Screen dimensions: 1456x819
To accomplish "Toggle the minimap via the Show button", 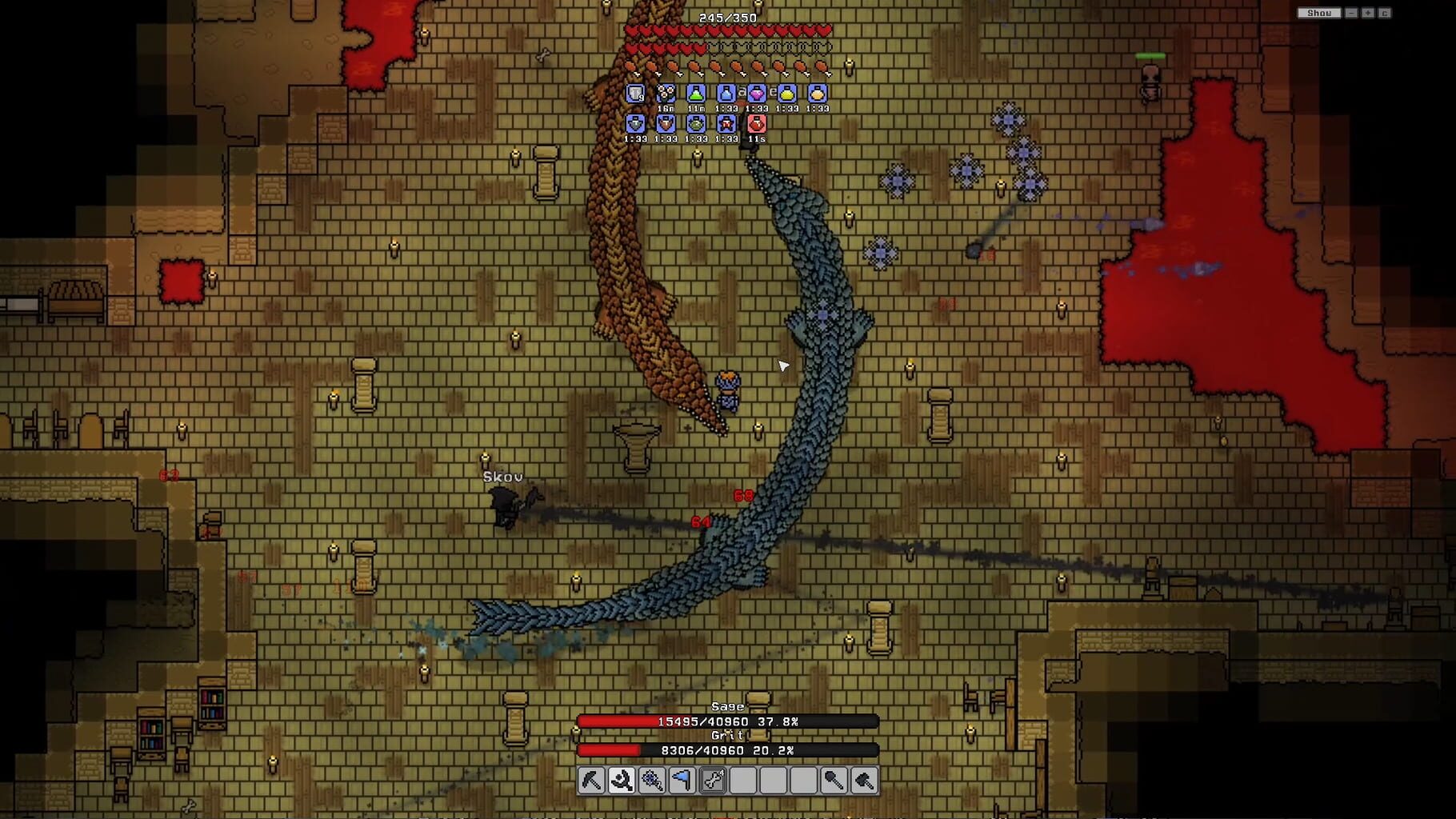I will [x=1321, y=13].
